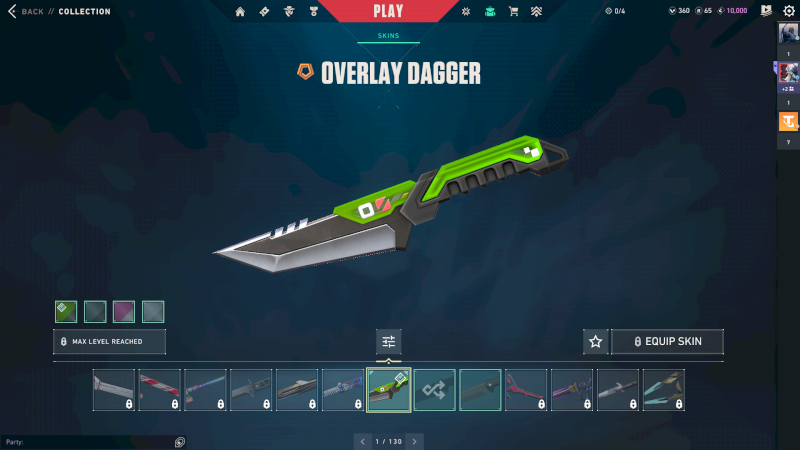Screen dimensions: 800x450
Task: Select the green color variant swatch
Action: [66, 312]
